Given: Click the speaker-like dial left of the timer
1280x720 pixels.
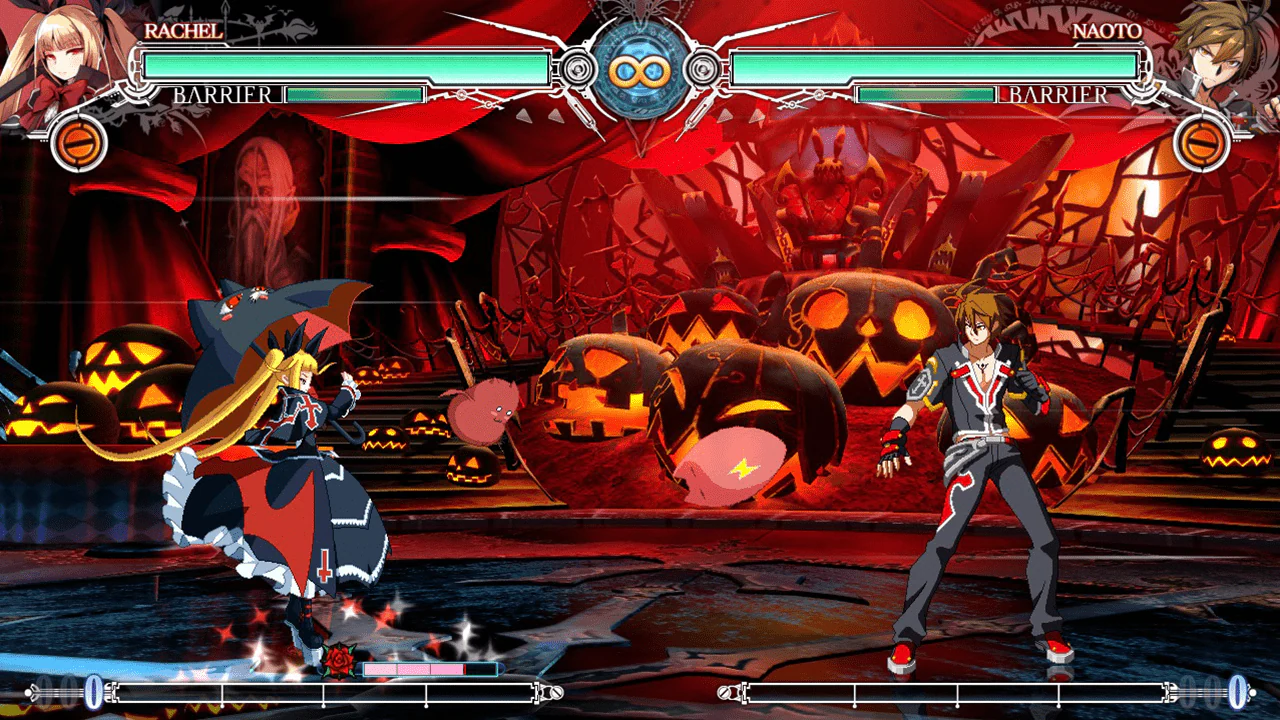Looking at the screenshot, I should 578,68.
